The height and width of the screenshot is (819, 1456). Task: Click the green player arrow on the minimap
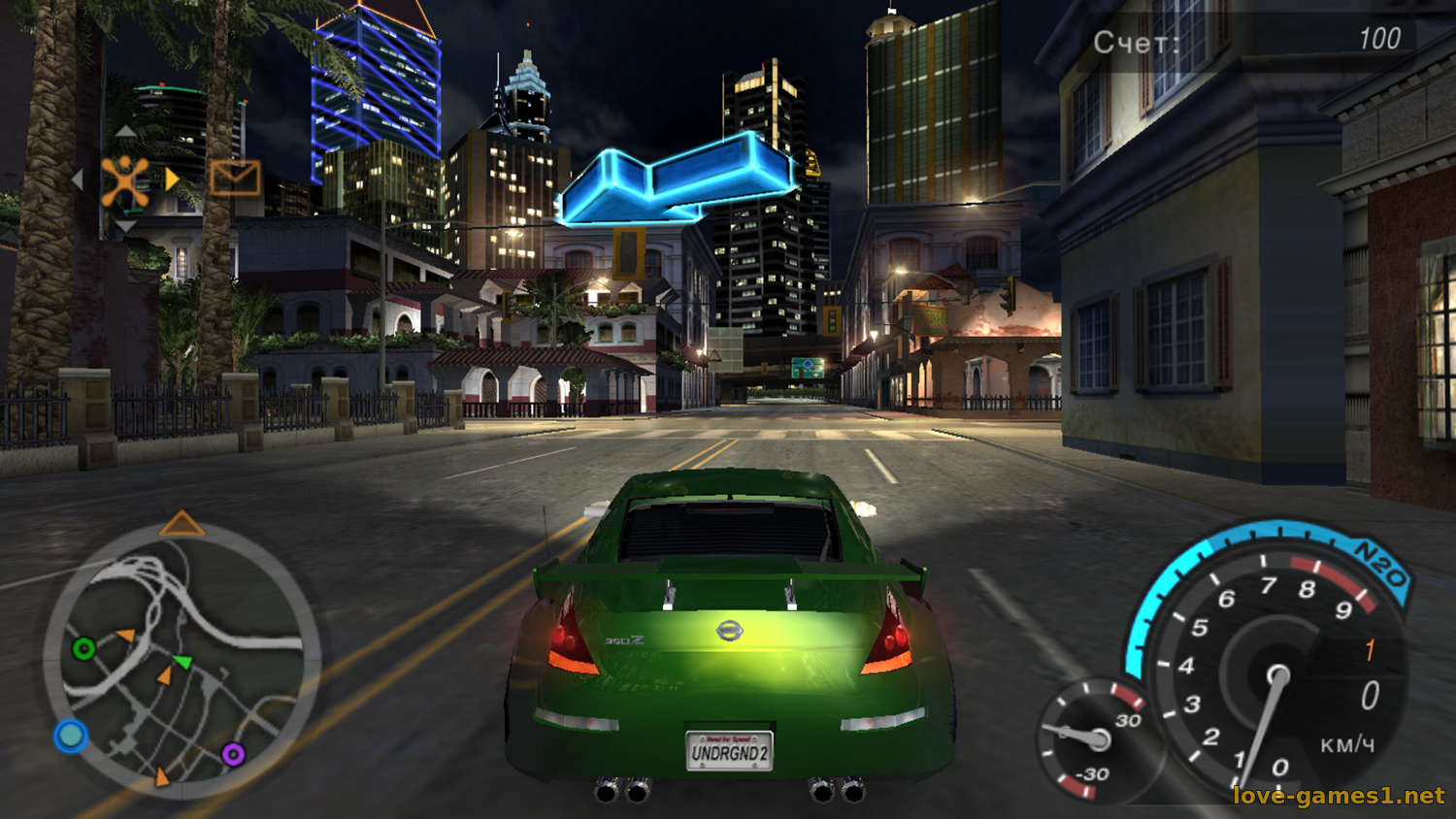tap(182, 662)
